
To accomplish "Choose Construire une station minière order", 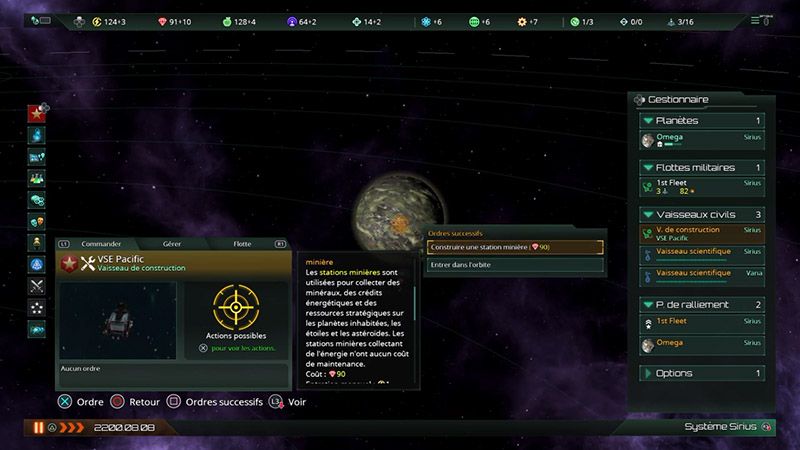I will coord(514,247).
